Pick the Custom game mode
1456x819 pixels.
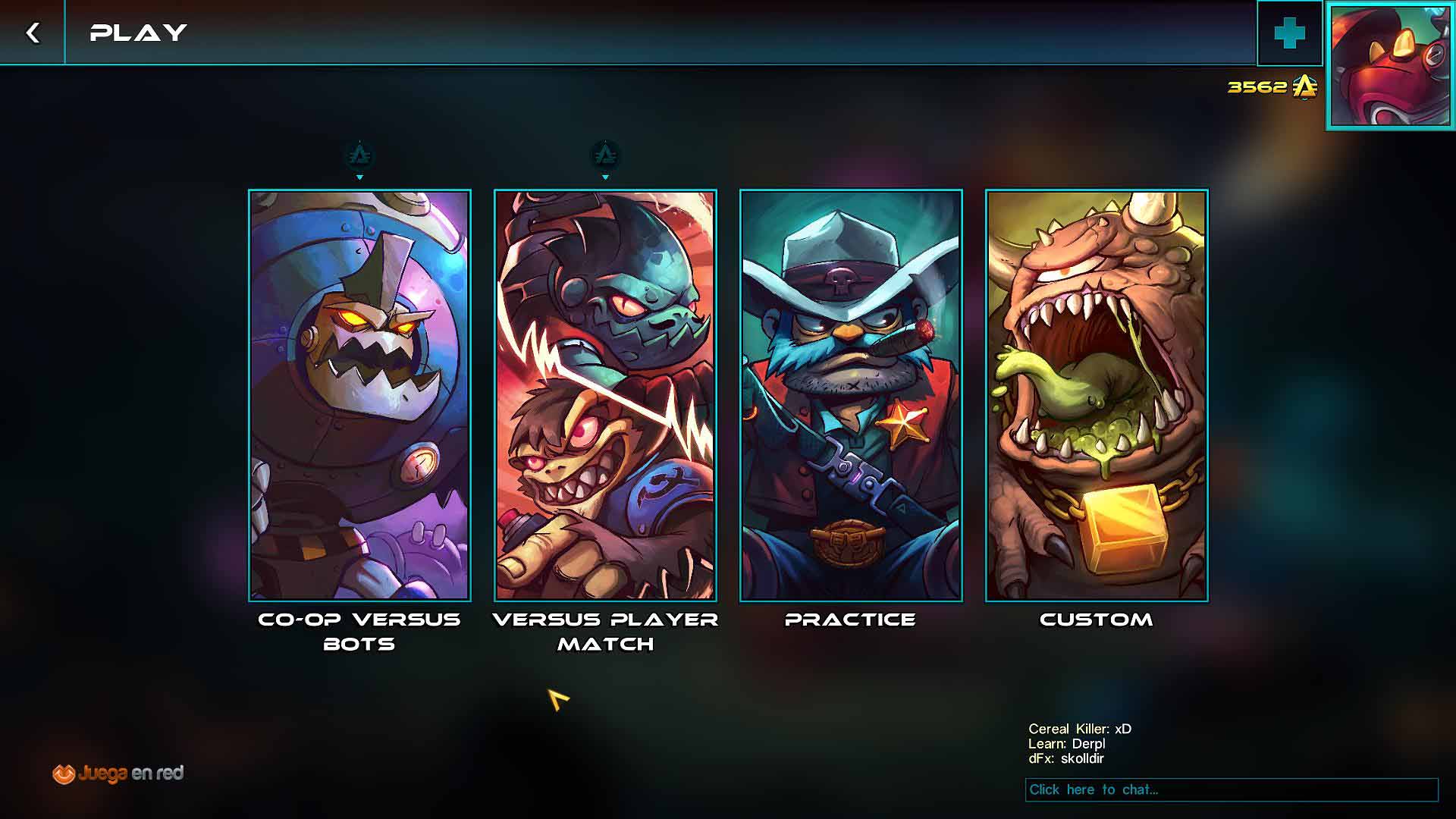click(1097, 395)
